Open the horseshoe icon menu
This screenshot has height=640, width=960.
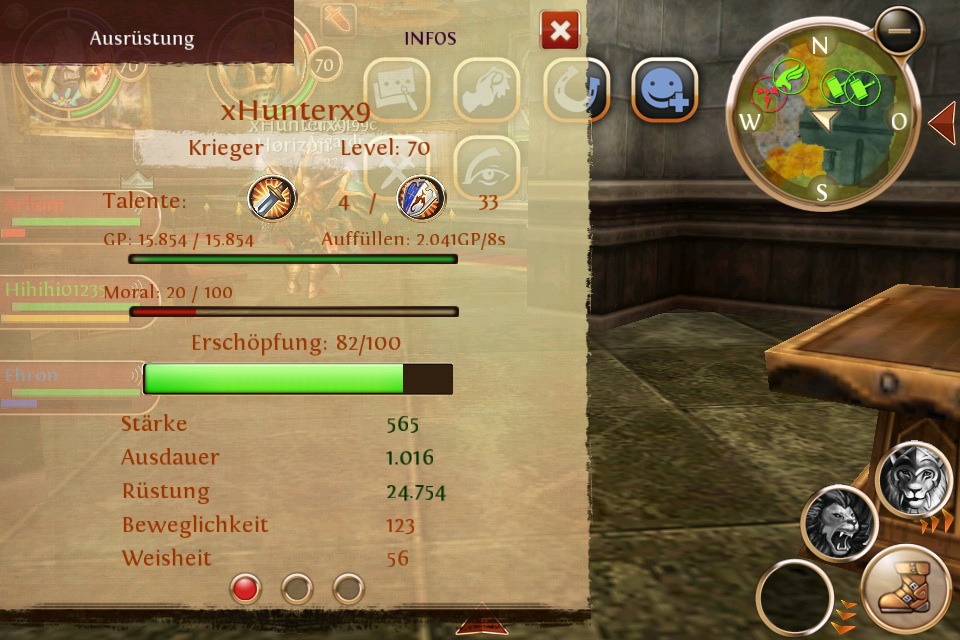coord(577,91)
